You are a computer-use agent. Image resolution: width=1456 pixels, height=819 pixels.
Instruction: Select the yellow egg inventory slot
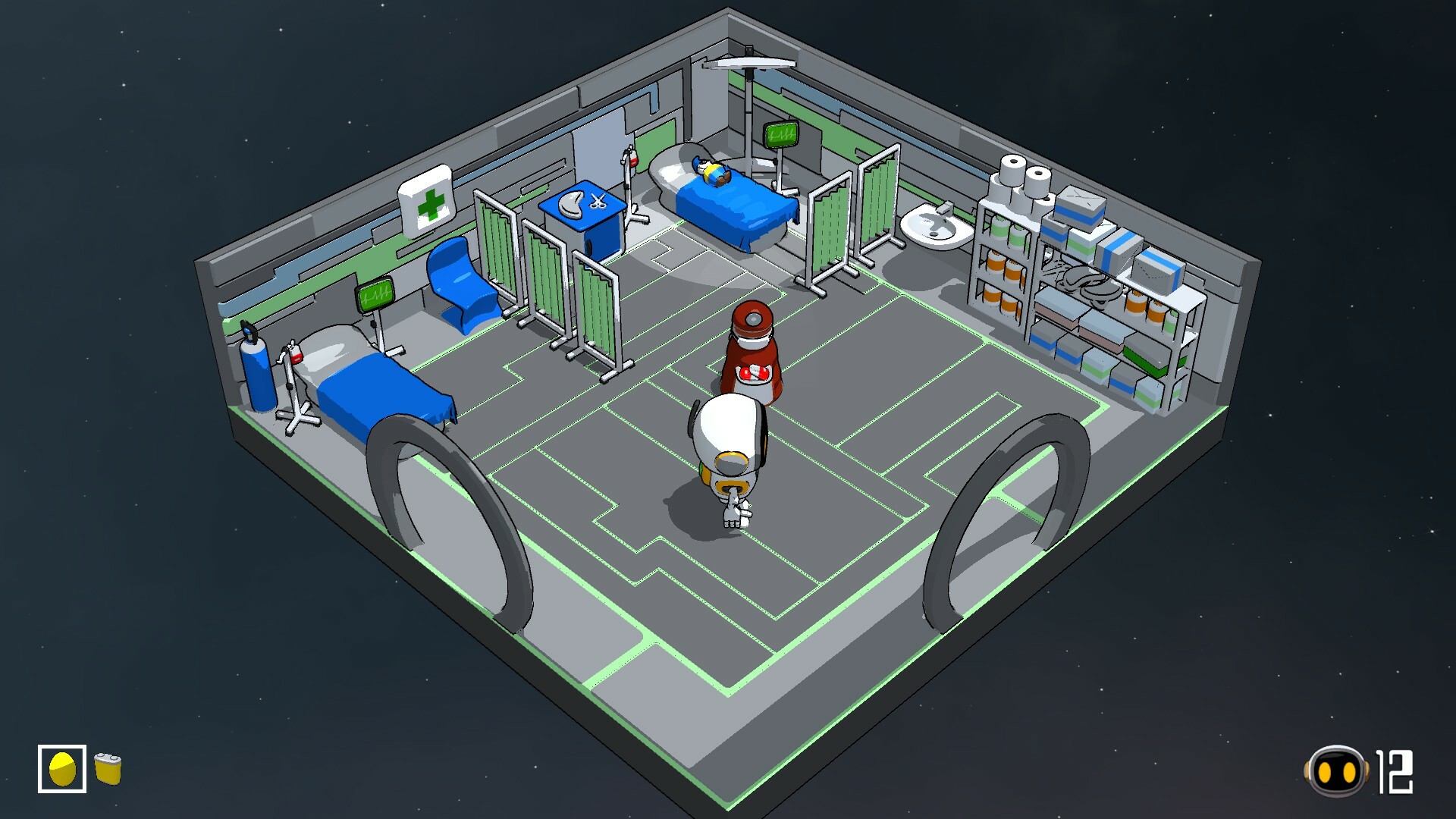(x=64, y=768)
